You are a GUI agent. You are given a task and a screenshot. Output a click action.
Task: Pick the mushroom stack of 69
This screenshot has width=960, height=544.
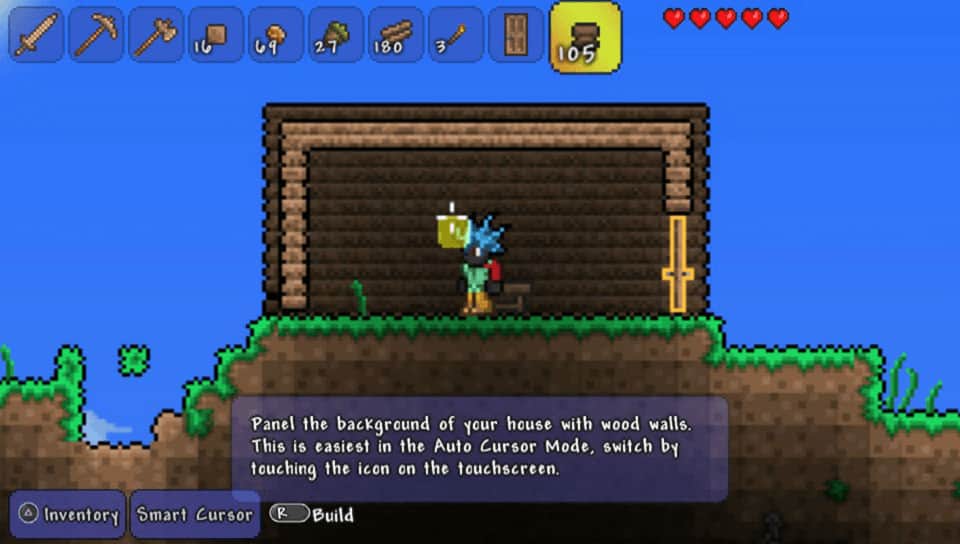(277, 35)
